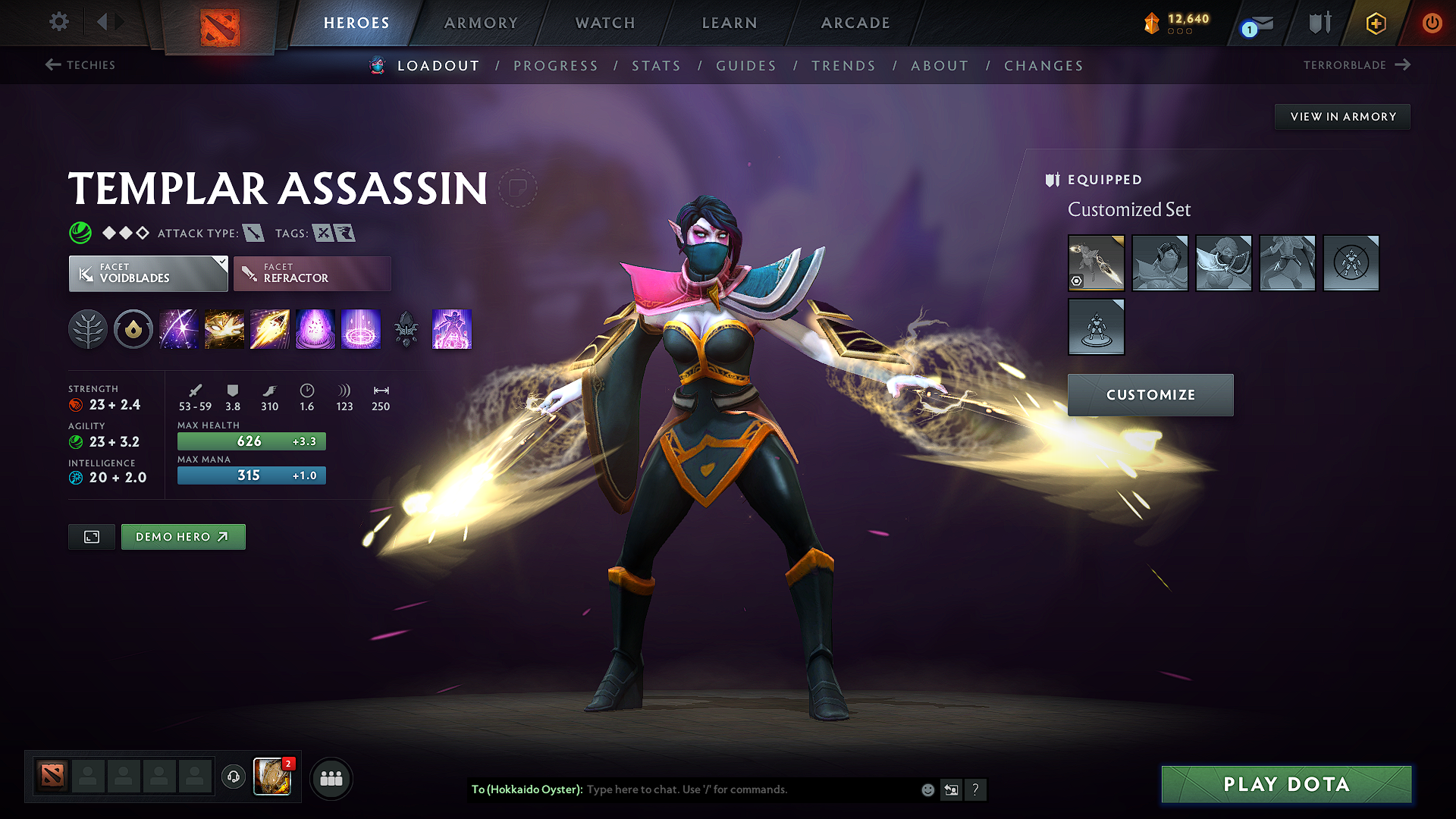Select the Psi Blades ability icon
Image resolution: width=1456 pixels, height=819 pixels.
(270, 329)
